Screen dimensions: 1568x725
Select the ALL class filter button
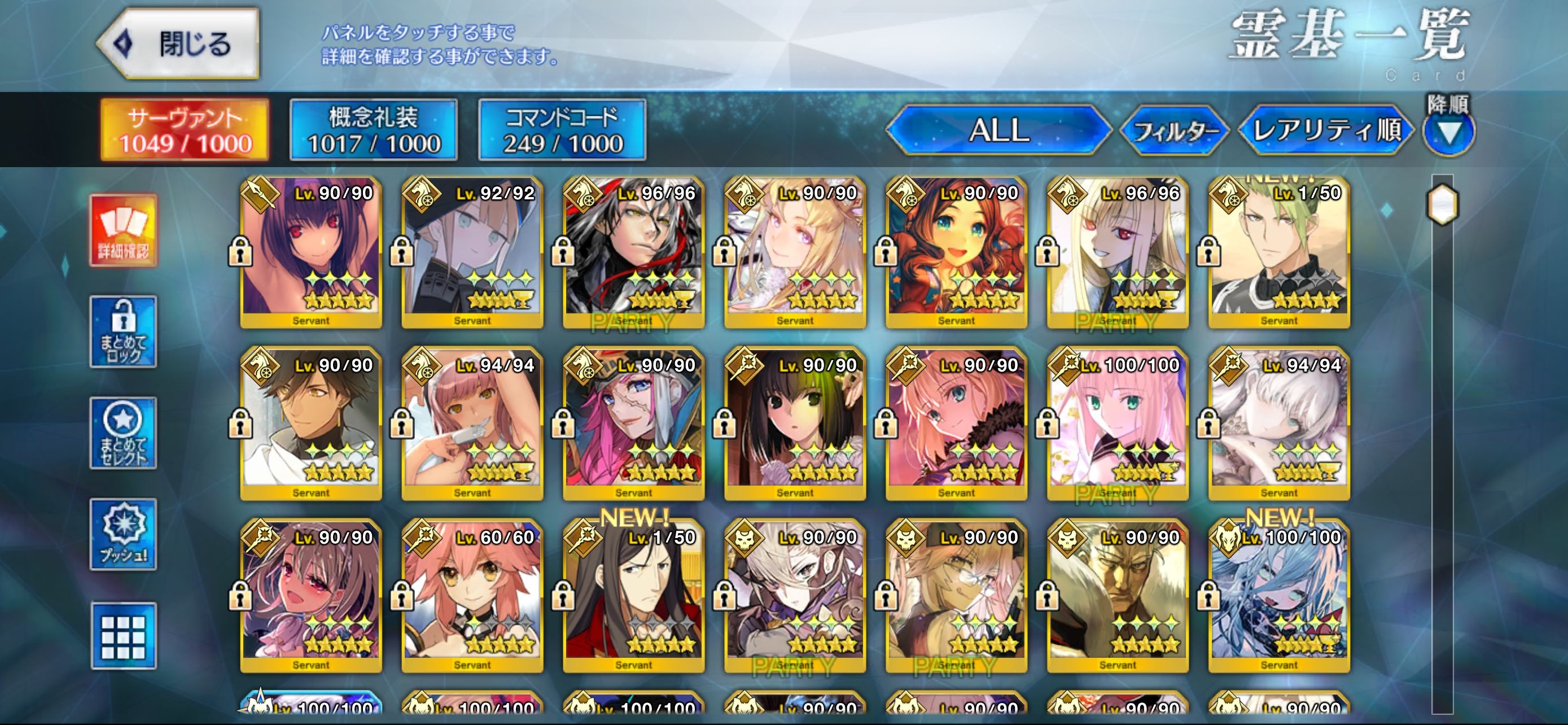[x=998, y=130]
